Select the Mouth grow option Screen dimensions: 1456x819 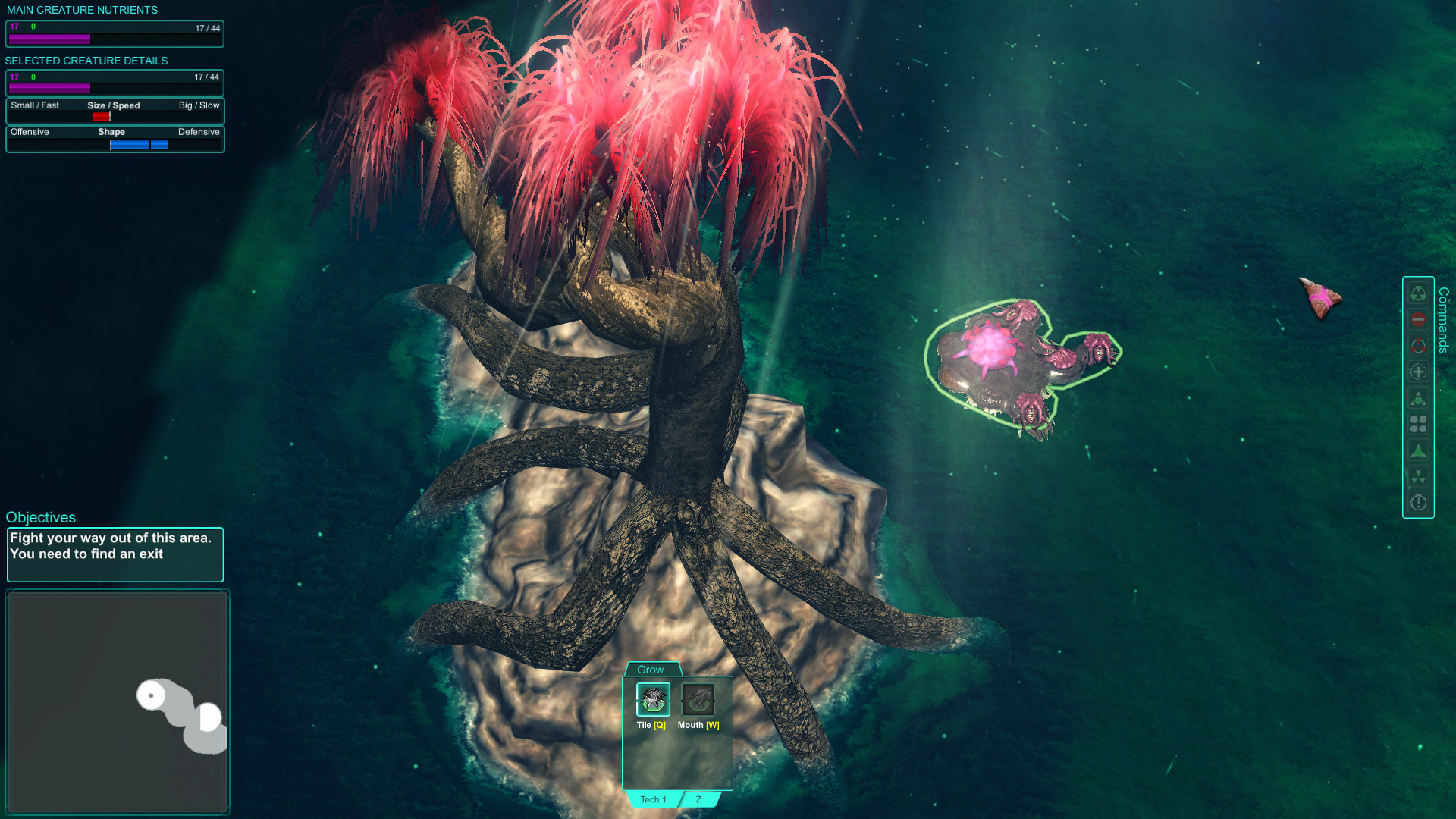(x=698, y=699)
